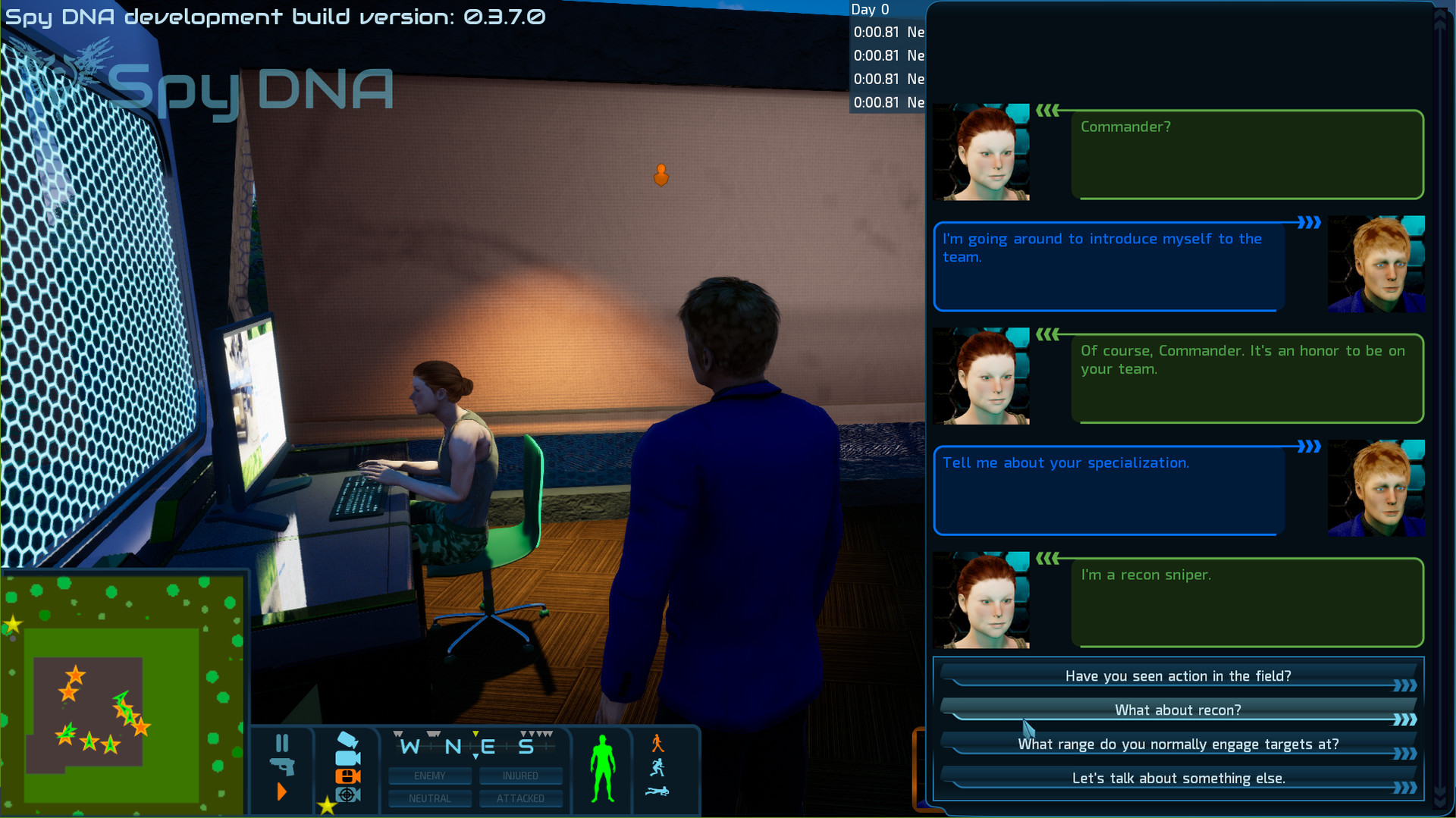
Task: Choose the 'What about recon?' dialogue option
Action: click(1178, 710)
